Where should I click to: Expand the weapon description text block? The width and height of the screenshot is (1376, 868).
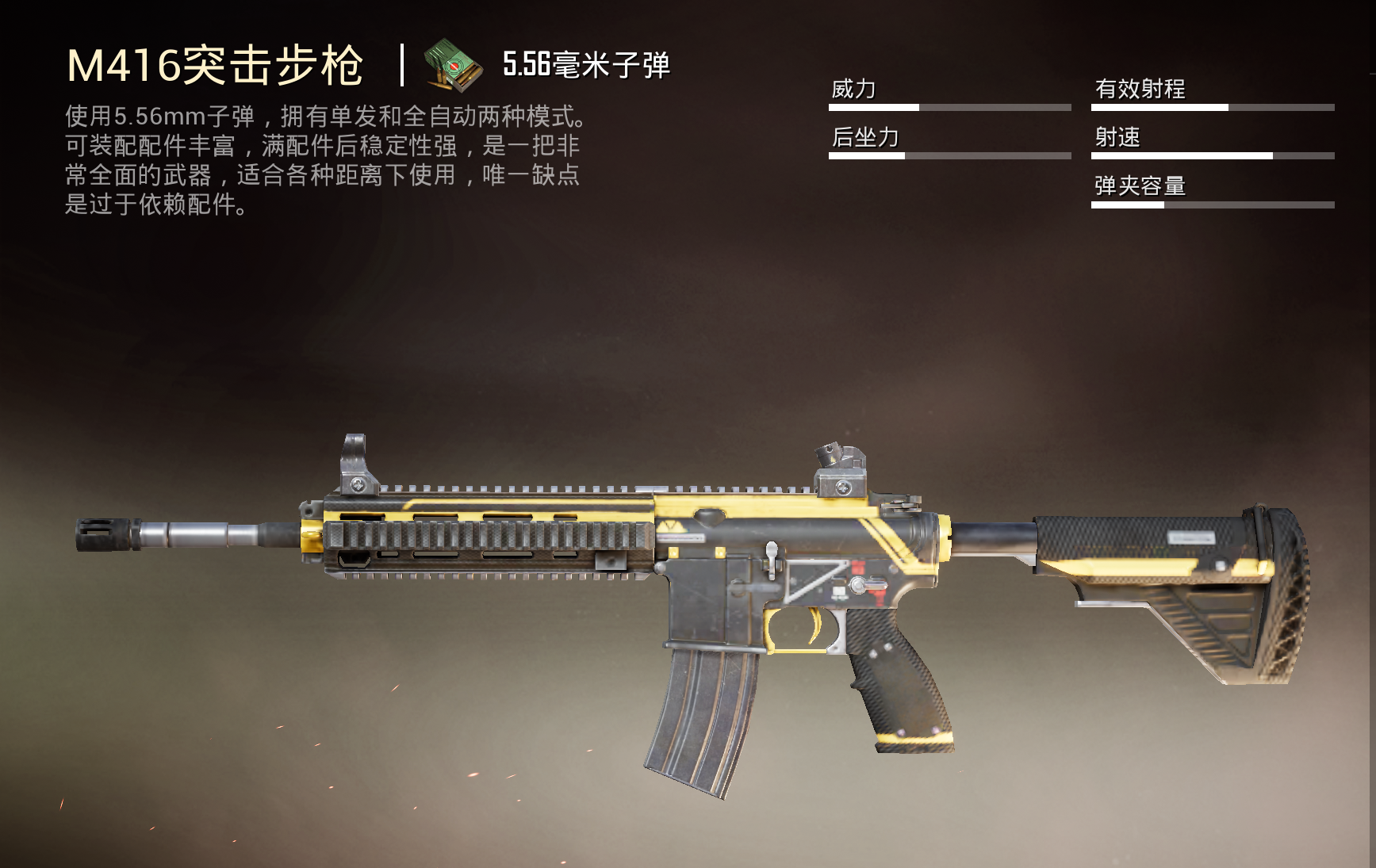(x=325, y=159)
